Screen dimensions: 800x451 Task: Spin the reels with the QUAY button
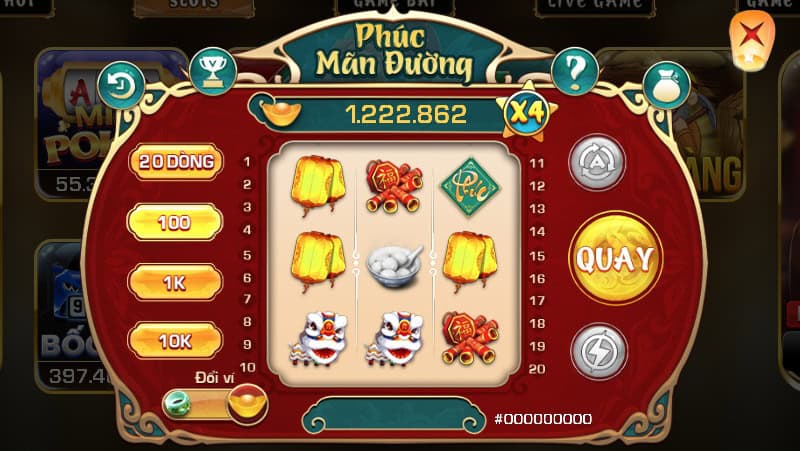[x=615, y=259]
